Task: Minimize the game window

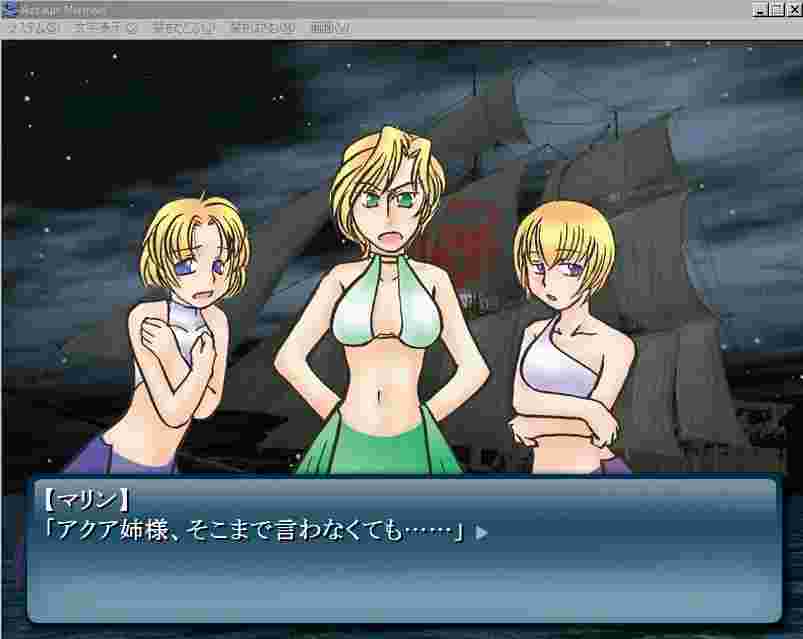Action: (x=760, y=9)
